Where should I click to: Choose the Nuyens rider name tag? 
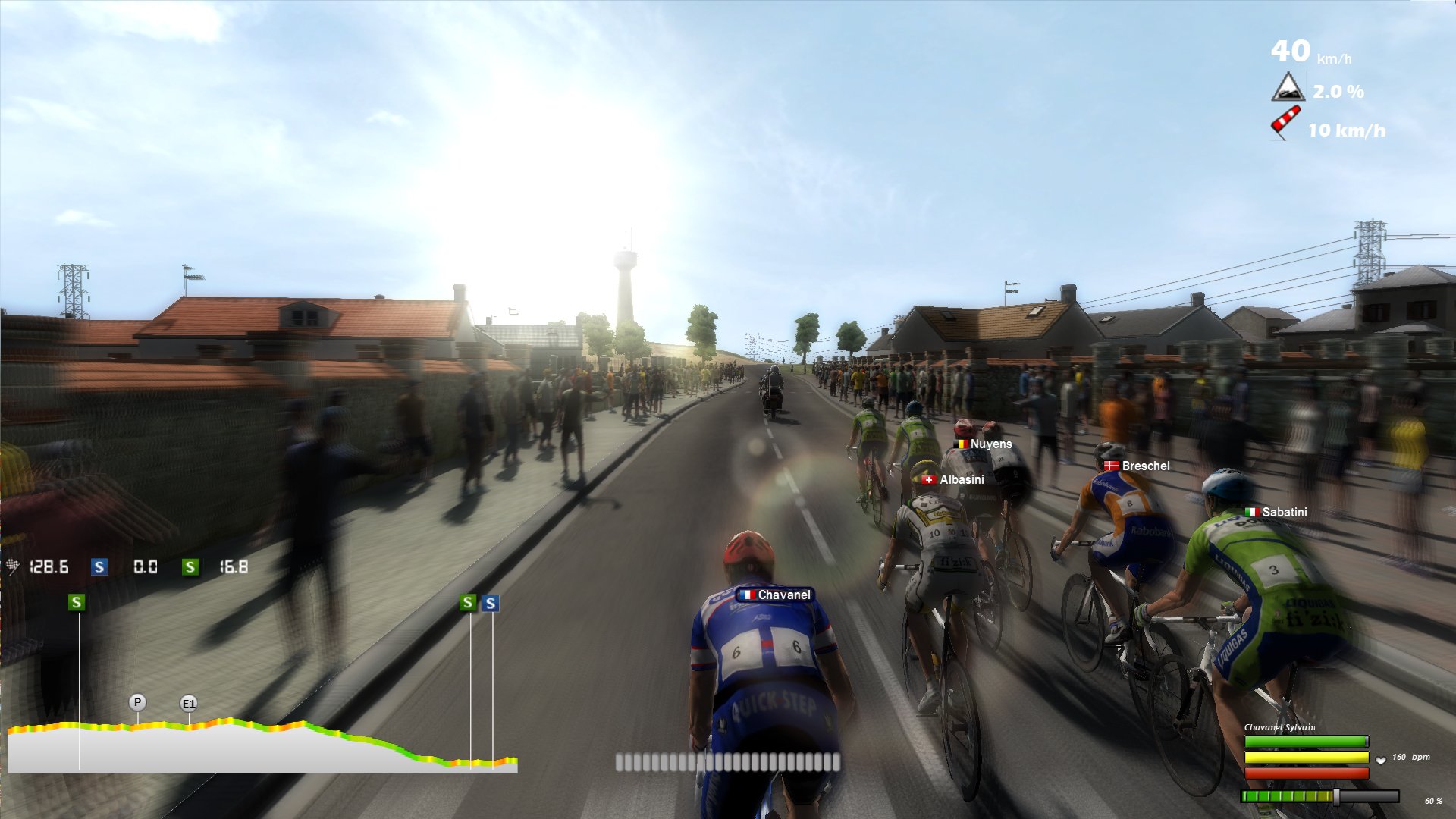[984, 444]
